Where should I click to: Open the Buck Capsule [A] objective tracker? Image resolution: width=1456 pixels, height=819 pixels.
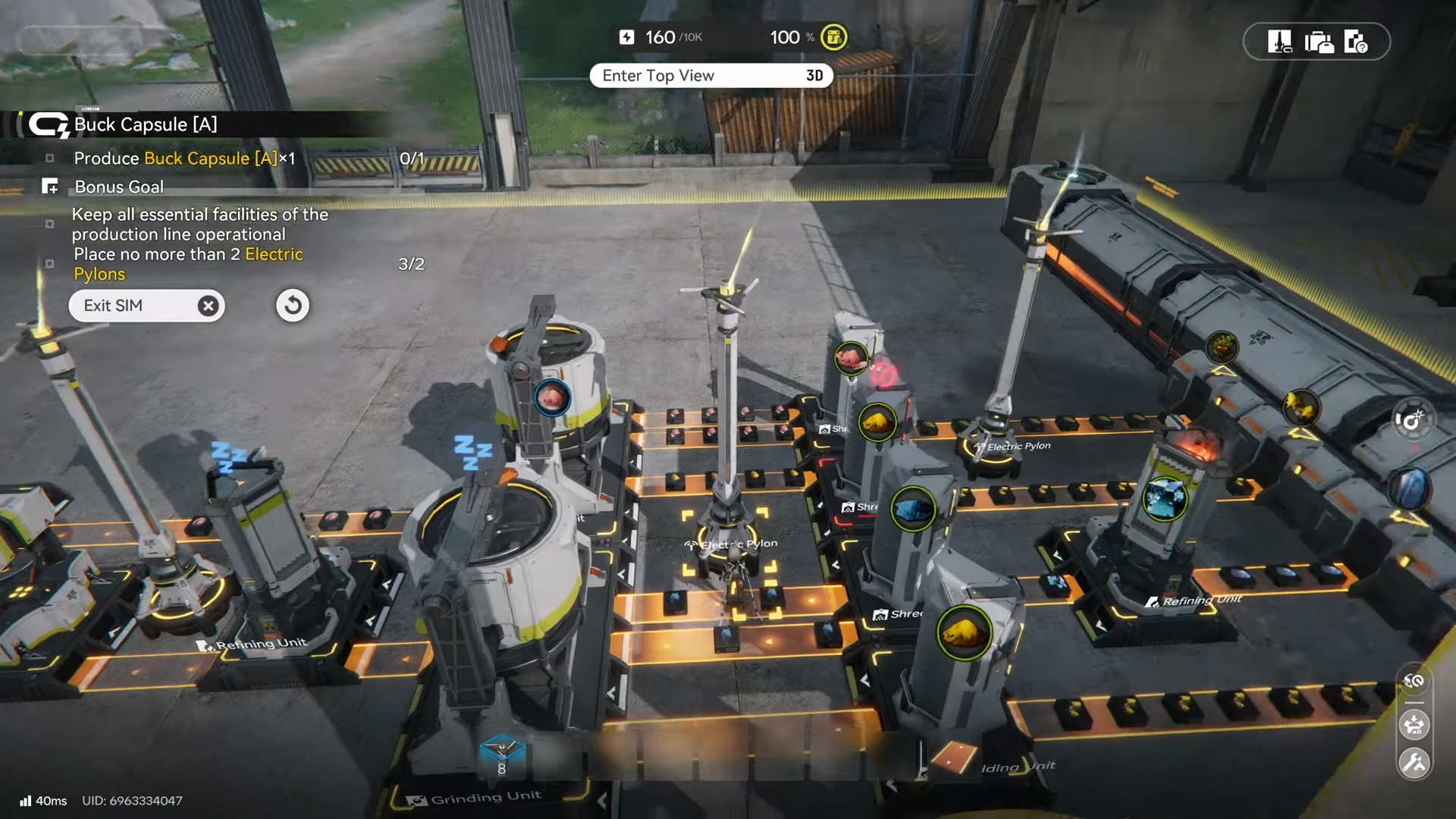click(144, 124)
